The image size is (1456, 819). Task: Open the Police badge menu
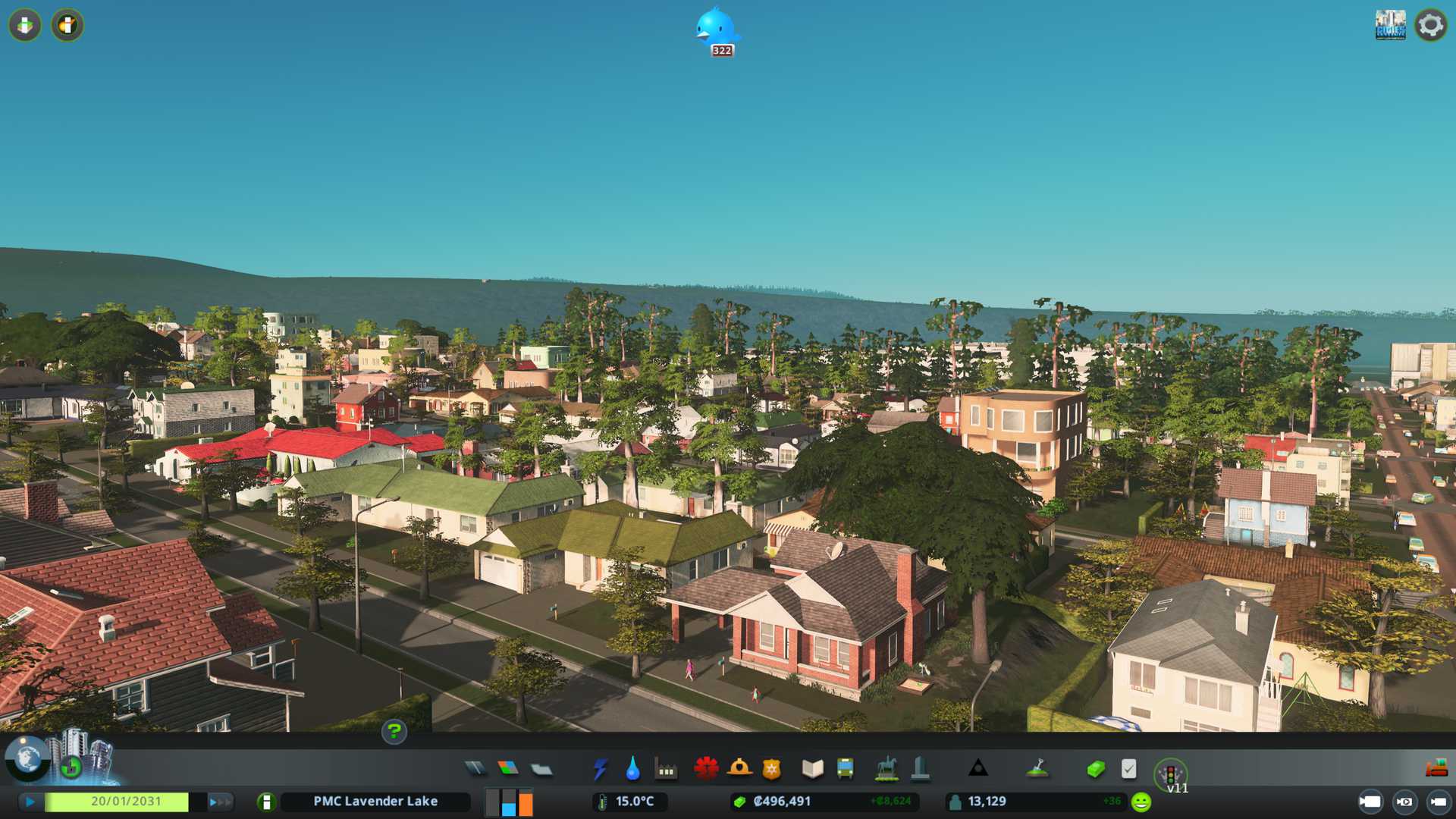pyautogui.click(x=772, y=769)
